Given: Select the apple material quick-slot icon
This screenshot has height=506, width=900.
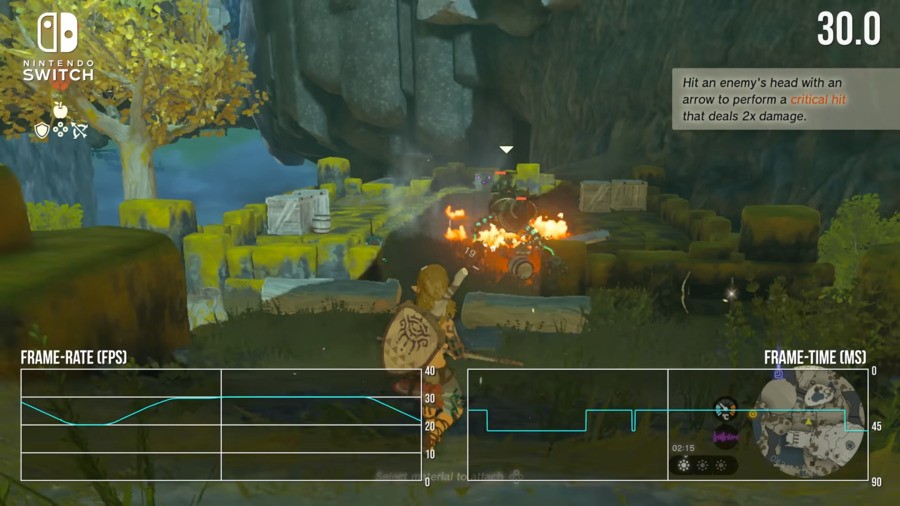Looking at the screenshot, I should coord(60,110).
